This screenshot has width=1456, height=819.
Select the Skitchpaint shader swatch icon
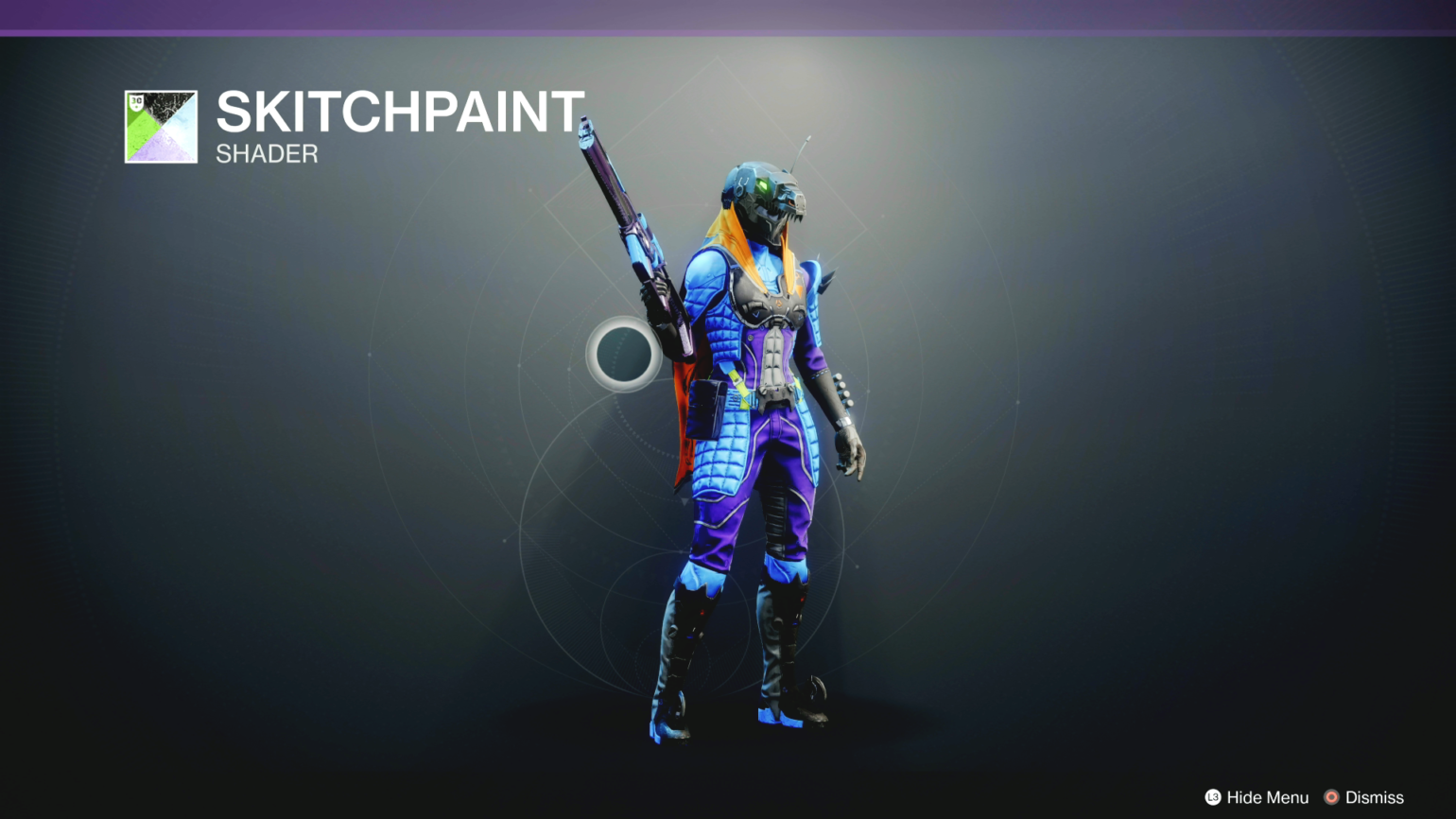tap(161, 124)
